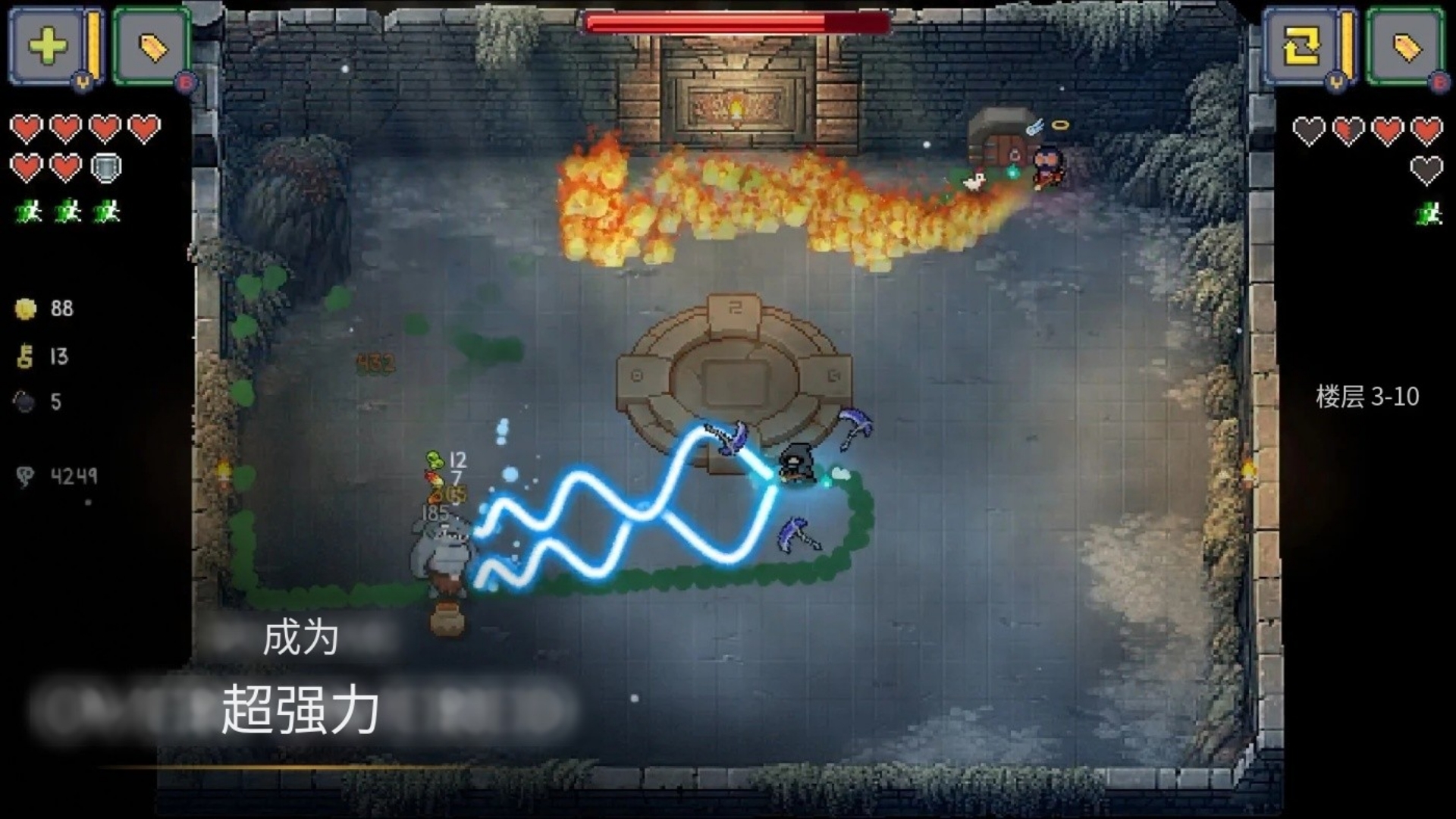The width and height of the screenshot is (1456, 819).
Task: Click the gold coin icon showing 88
Action: coord(27,309)
